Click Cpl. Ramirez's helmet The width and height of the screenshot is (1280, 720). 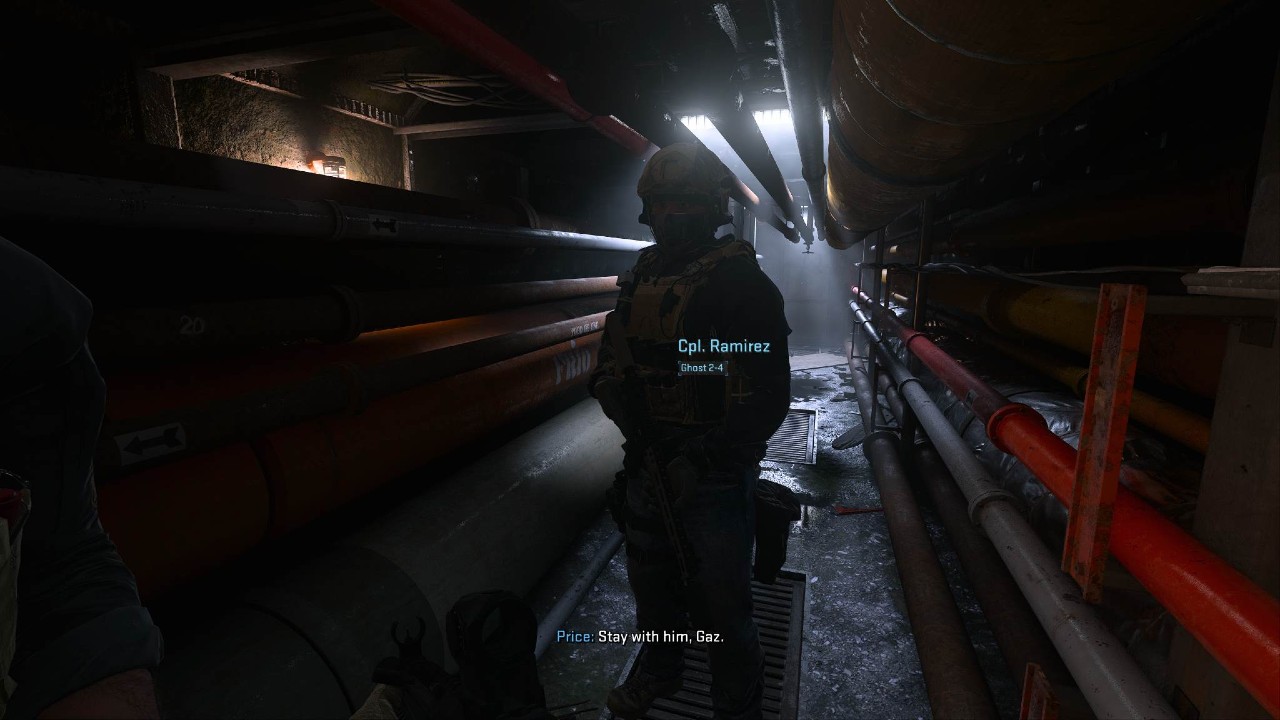click(x=678, y=180)
